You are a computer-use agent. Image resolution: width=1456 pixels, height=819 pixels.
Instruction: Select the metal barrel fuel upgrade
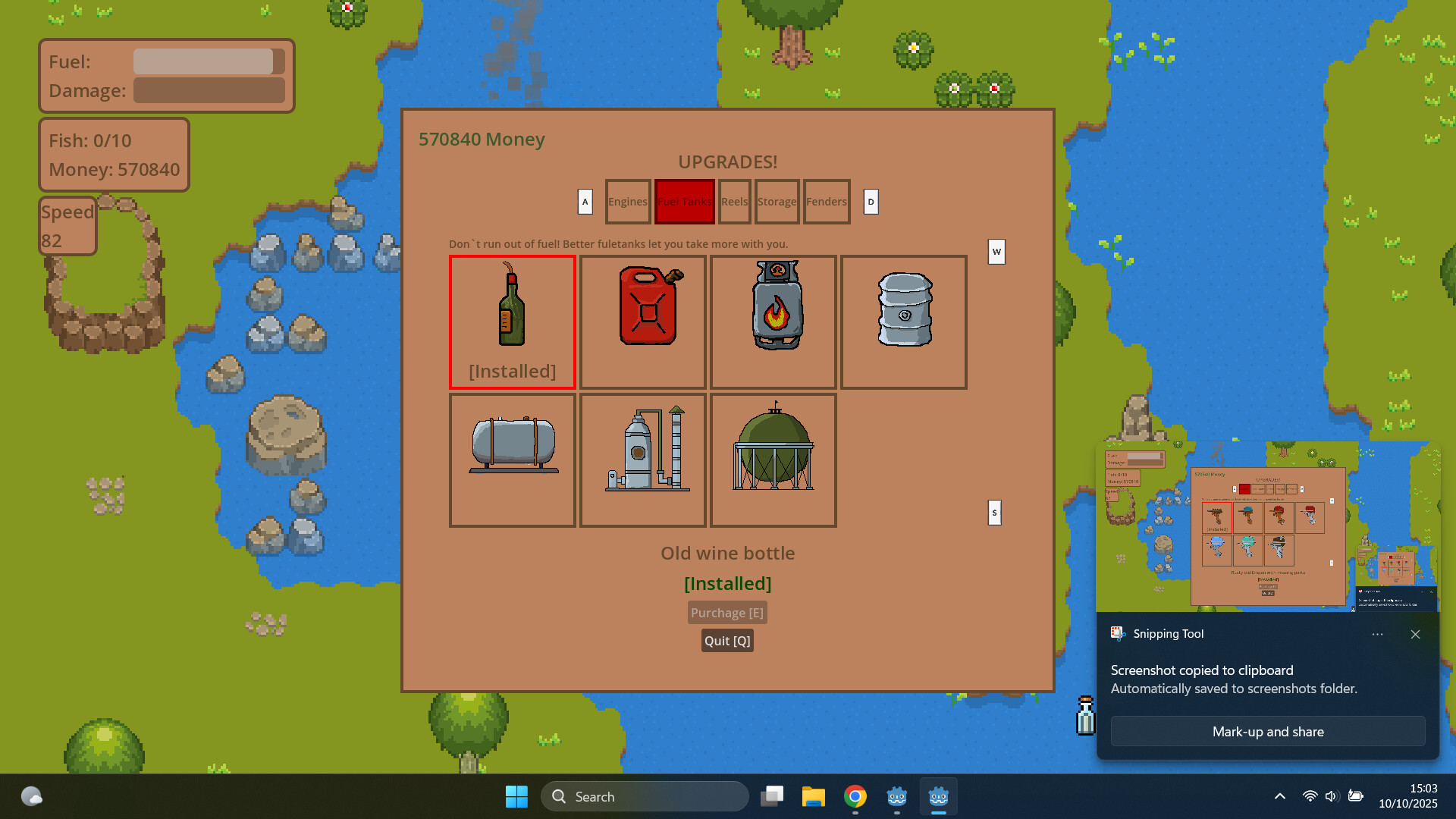pyautogui.click(x=903, y=322)
